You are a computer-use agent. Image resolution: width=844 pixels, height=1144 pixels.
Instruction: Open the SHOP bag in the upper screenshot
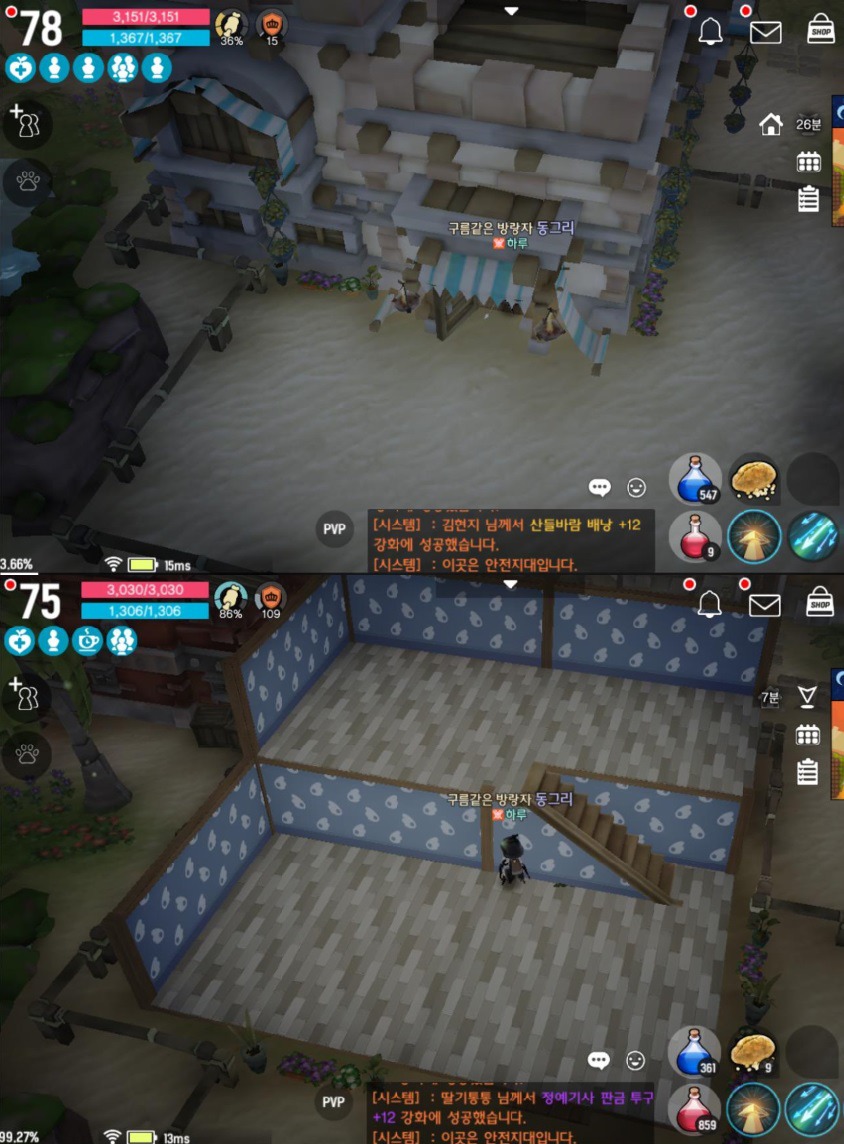[x=821, y=29]
